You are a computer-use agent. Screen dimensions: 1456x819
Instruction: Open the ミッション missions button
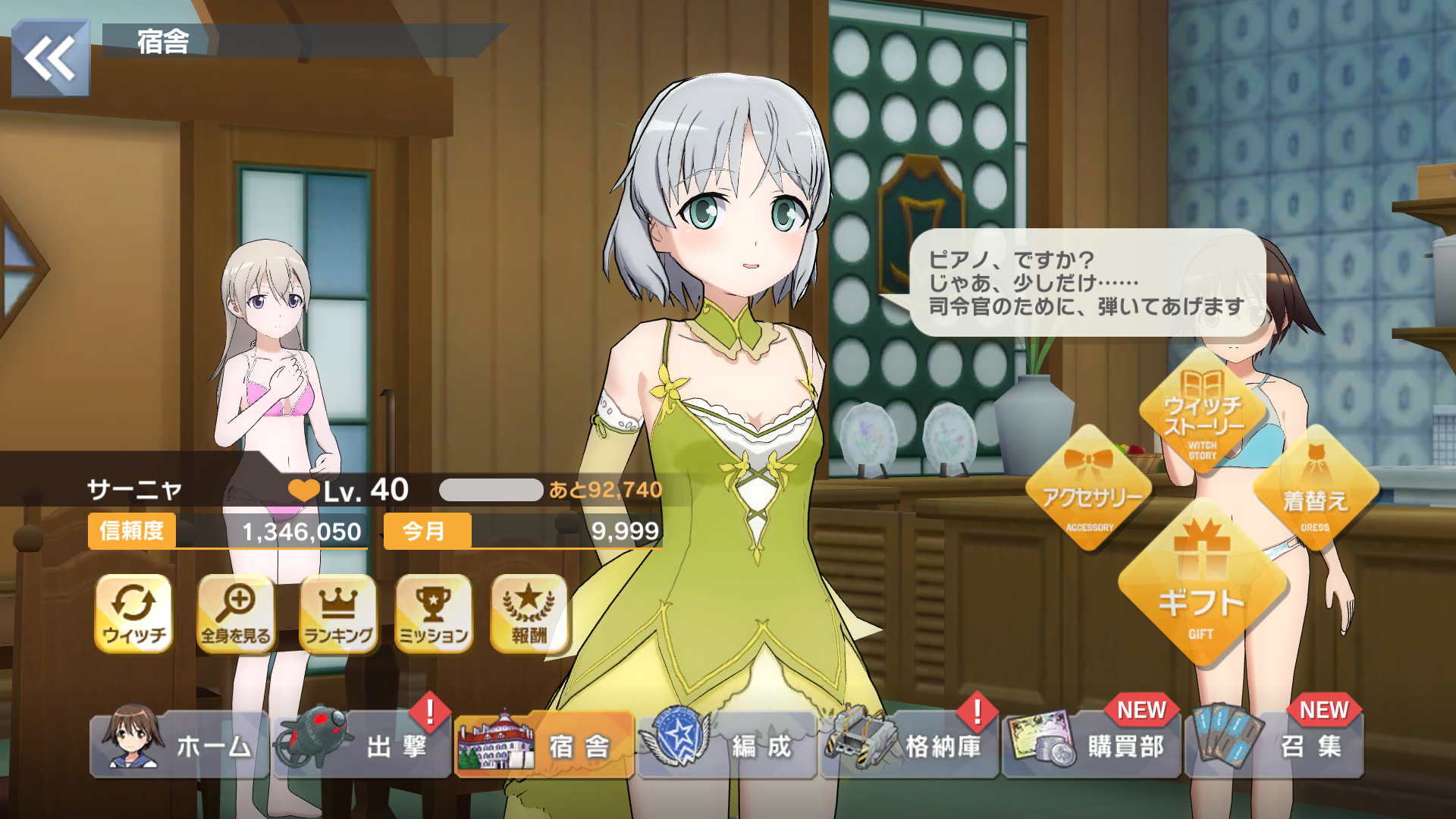434,613
